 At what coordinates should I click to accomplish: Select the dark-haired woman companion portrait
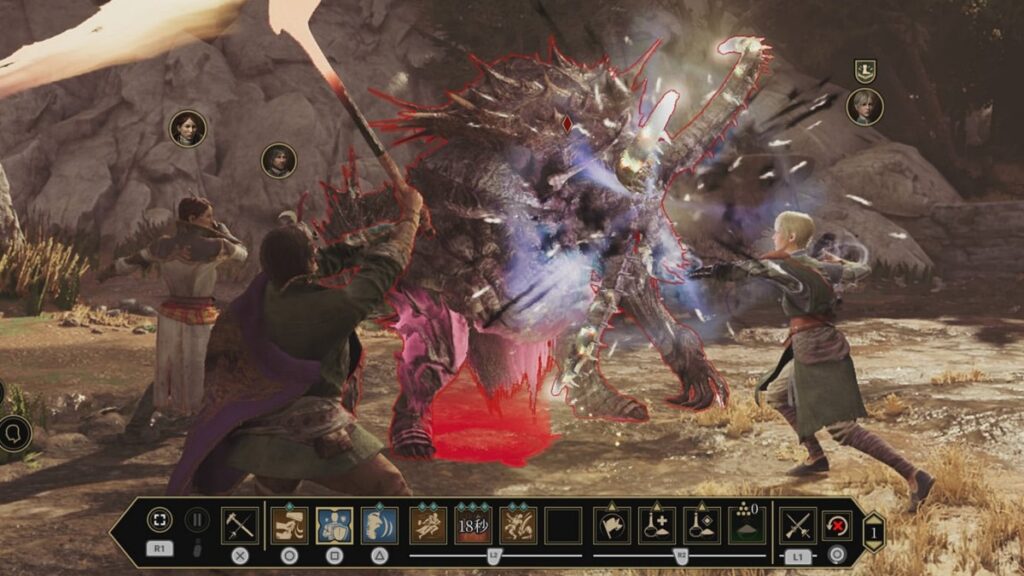[188, 128]
